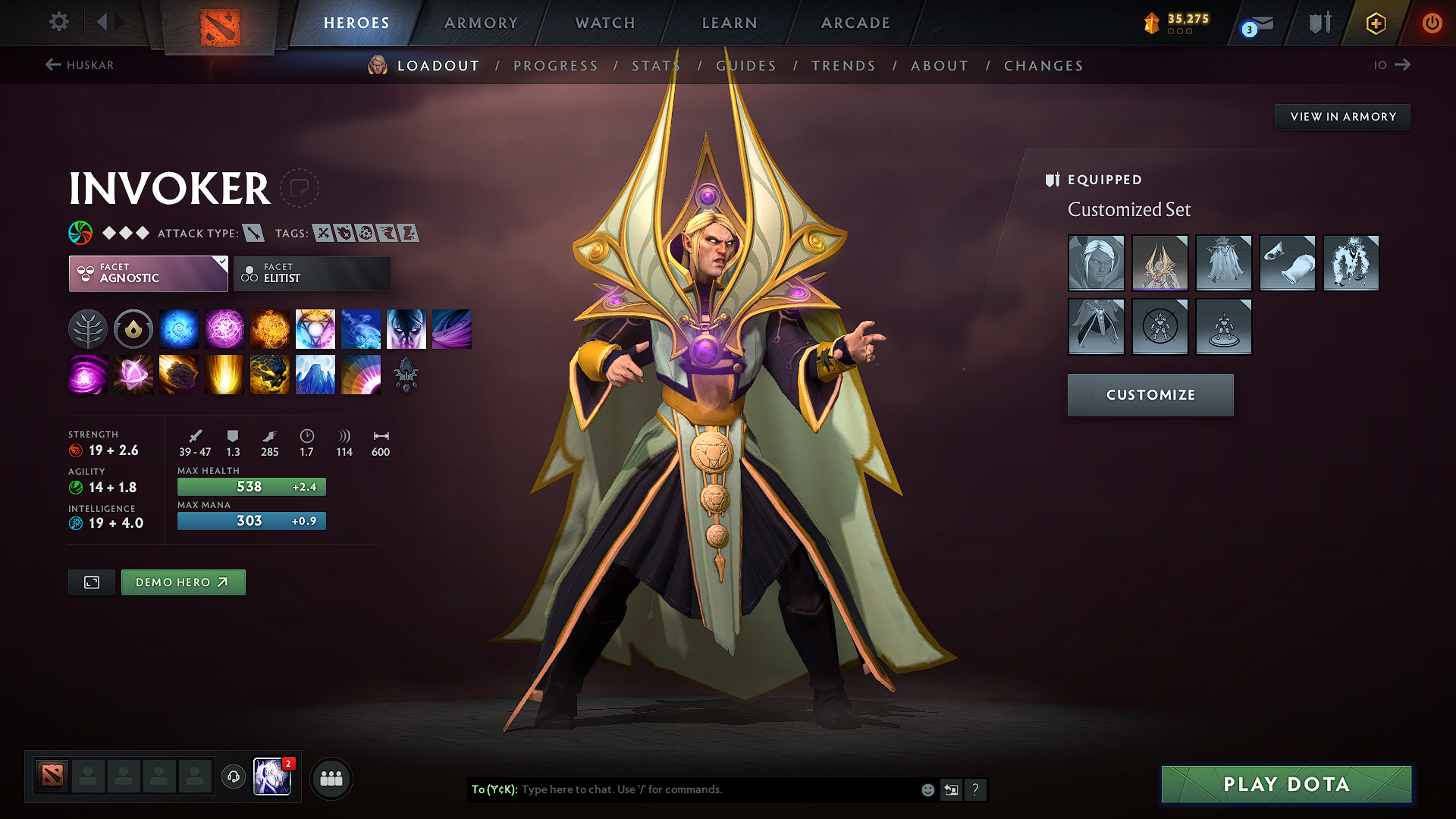Click the Customize loadout button

pyautogui.click(x=1150, y=395)
